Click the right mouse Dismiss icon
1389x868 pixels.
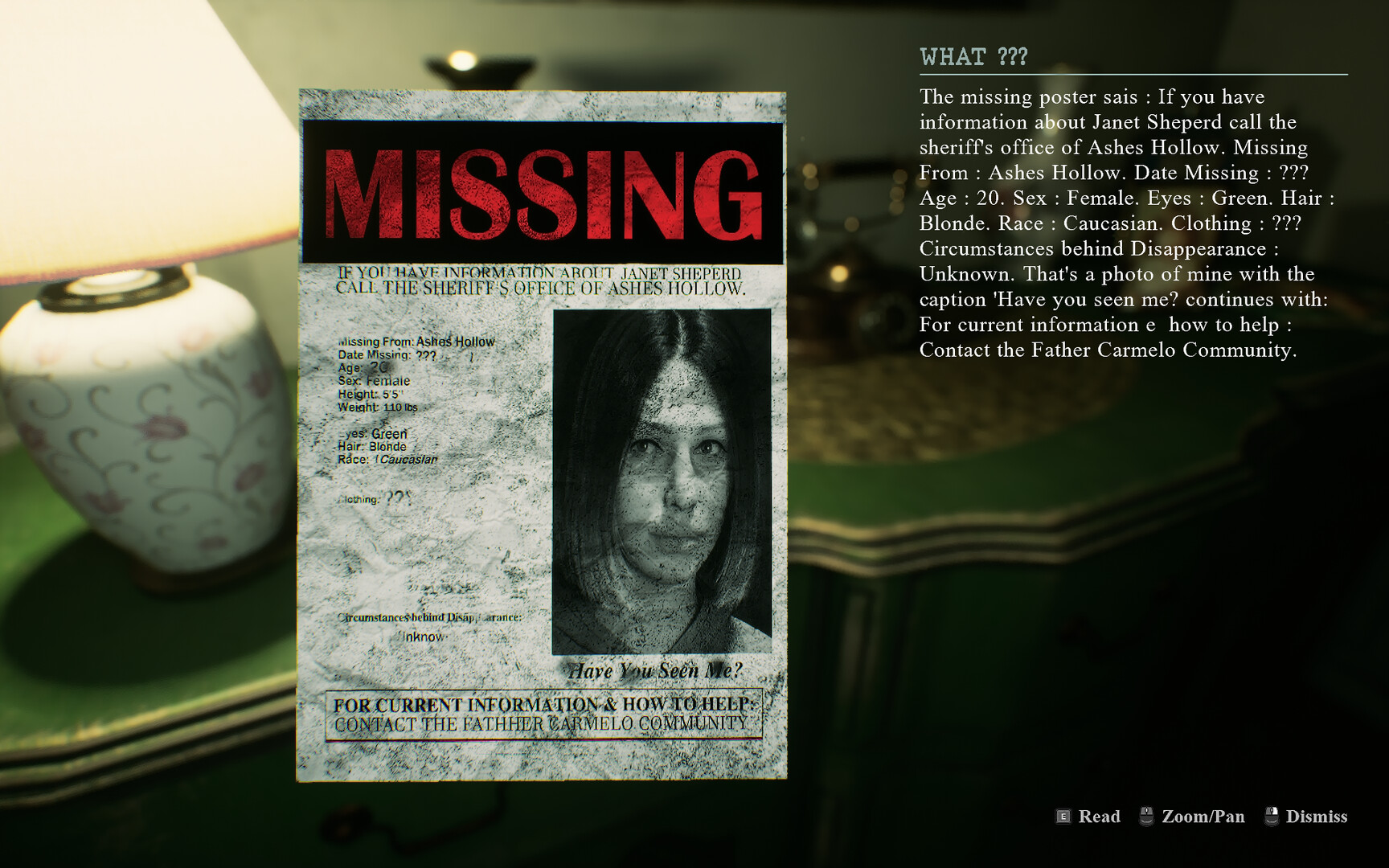(1272, 817)
